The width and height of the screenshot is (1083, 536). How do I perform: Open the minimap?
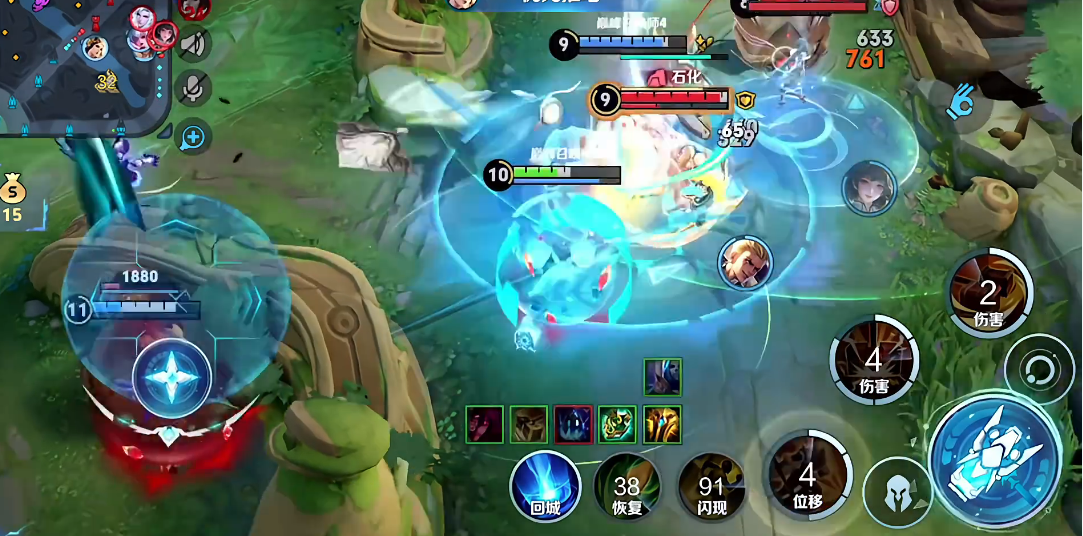click(x=80, y=62)
